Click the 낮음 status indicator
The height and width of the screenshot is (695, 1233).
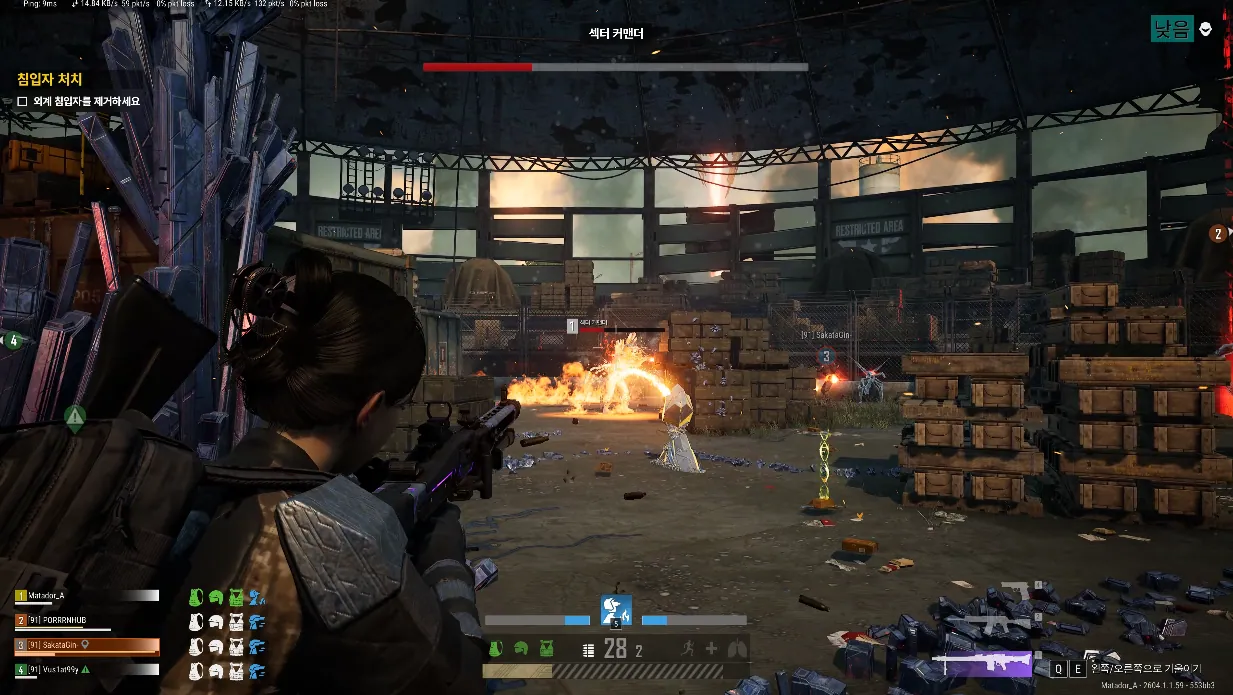point(1171,29)
